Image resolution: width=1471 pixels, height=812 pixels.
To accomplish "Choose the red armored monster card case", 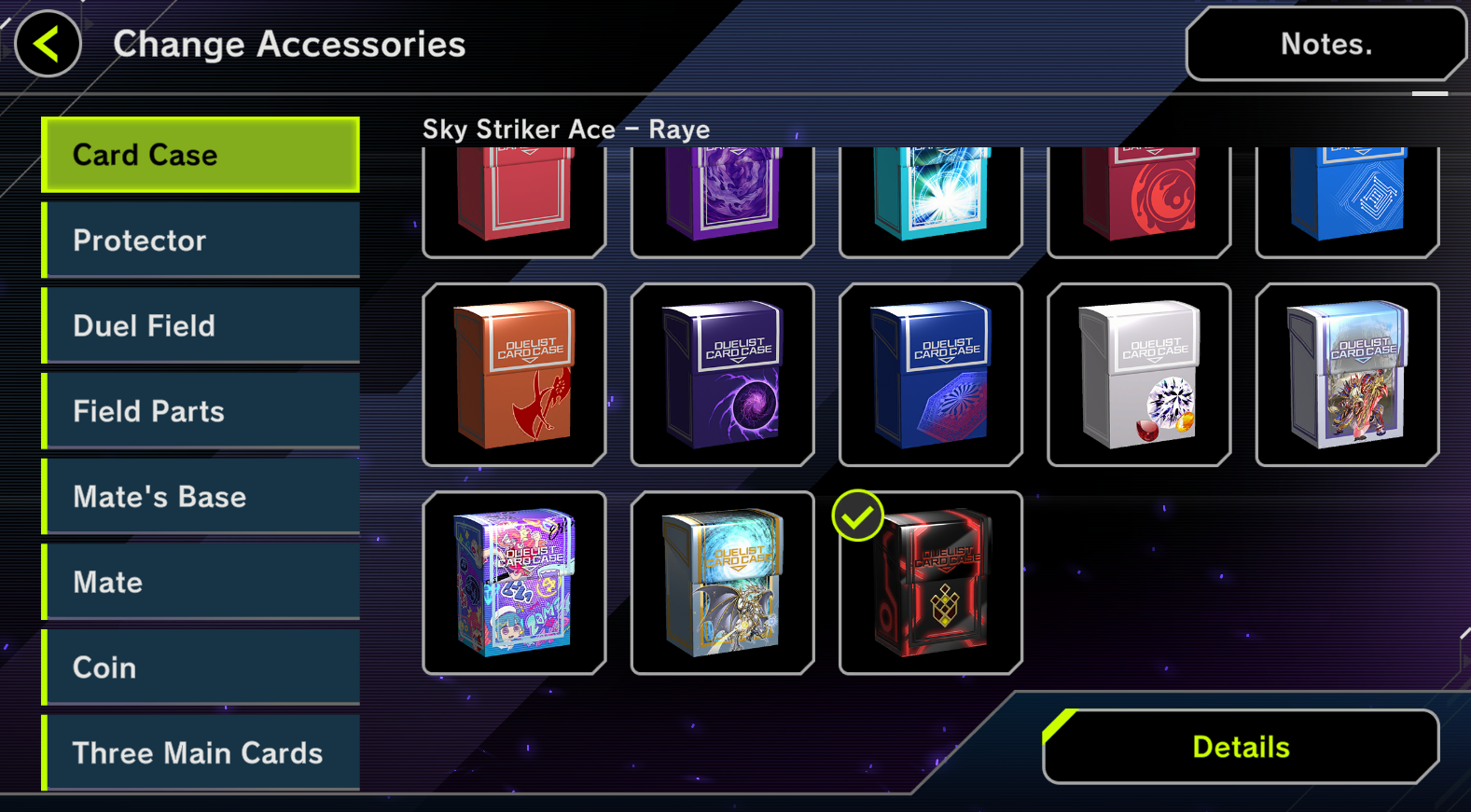I will [x=1347, y=375].
